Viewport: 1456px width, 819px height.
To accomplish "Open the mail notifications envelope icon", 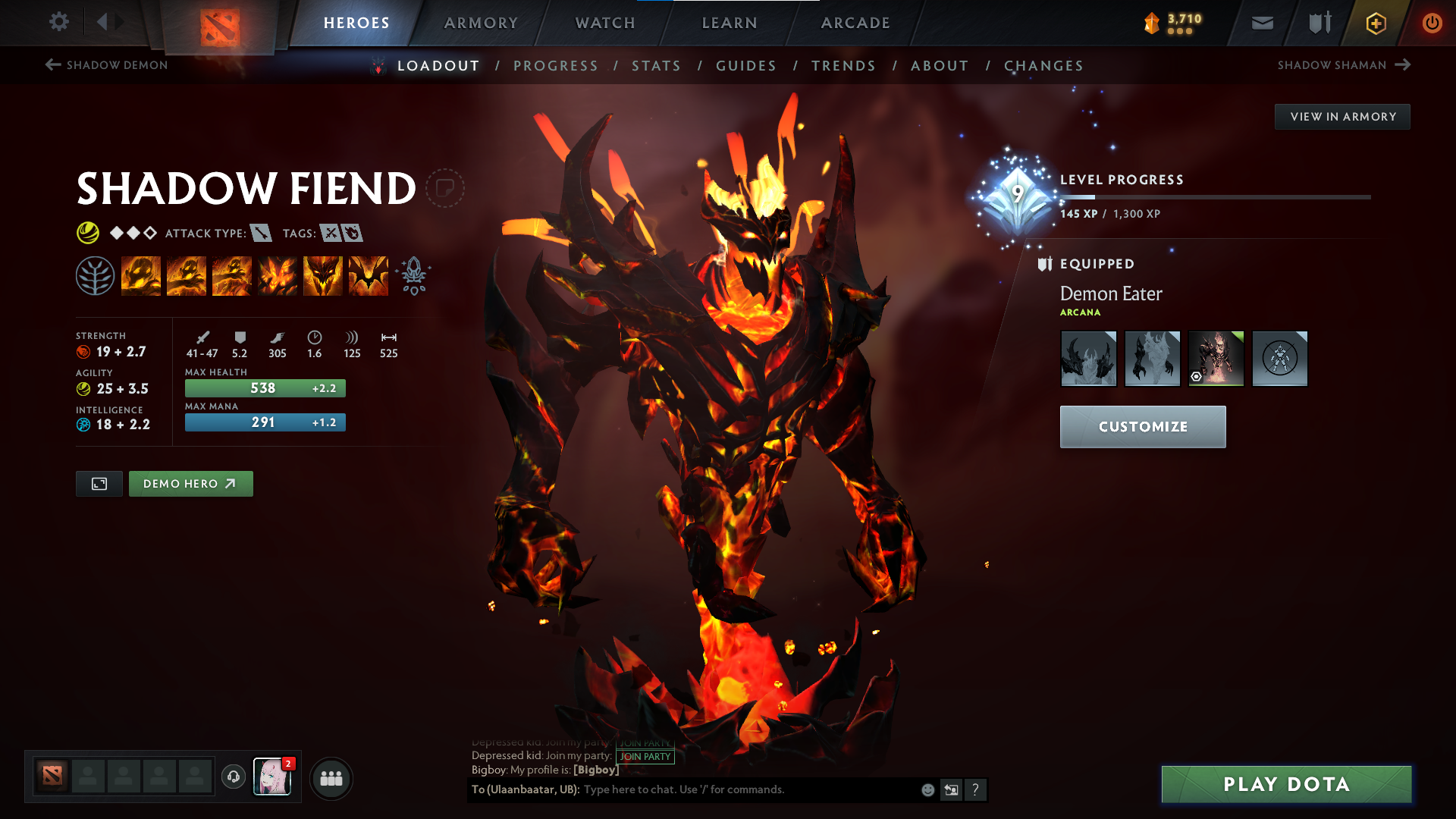I will (x=1262, y=22).
